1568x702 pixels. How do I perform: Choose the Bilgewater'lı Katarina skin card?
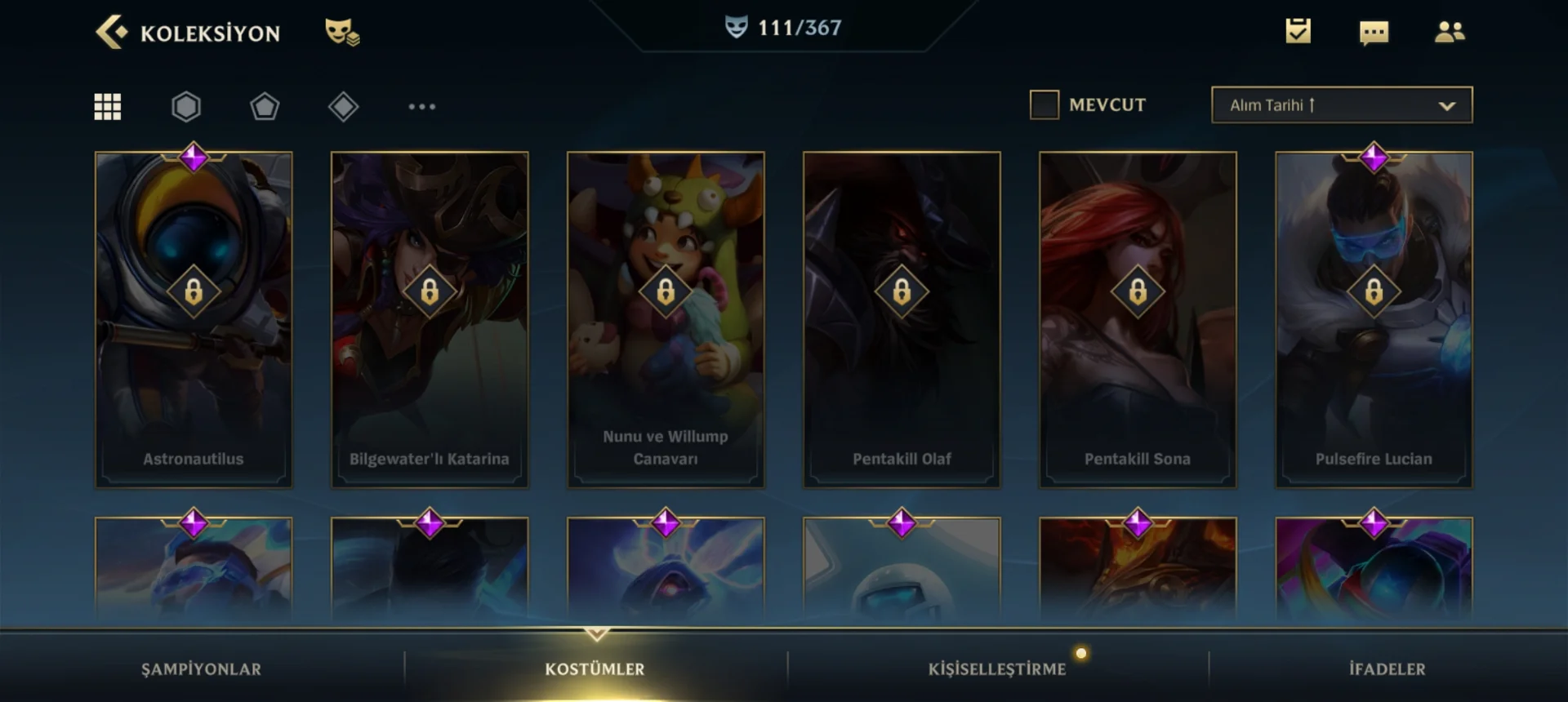coord(430,319)
